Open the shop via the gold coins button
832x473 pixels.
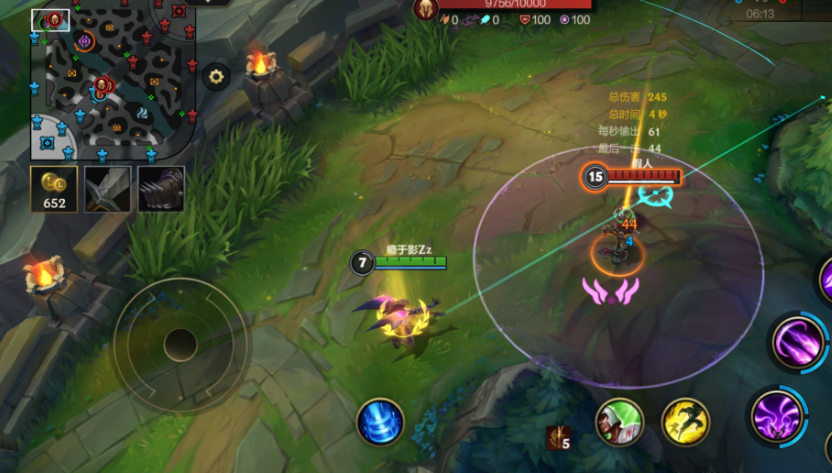point(54,190)
